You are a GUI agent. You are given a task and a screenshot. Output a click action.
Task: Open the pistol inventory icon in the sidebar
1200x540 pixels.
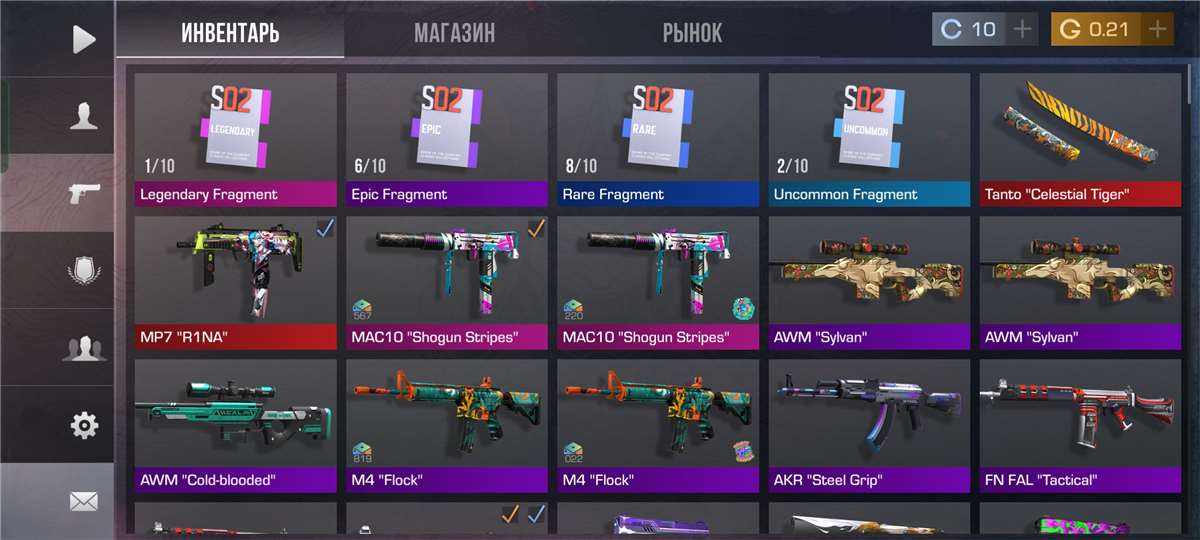tap(84, 192)
